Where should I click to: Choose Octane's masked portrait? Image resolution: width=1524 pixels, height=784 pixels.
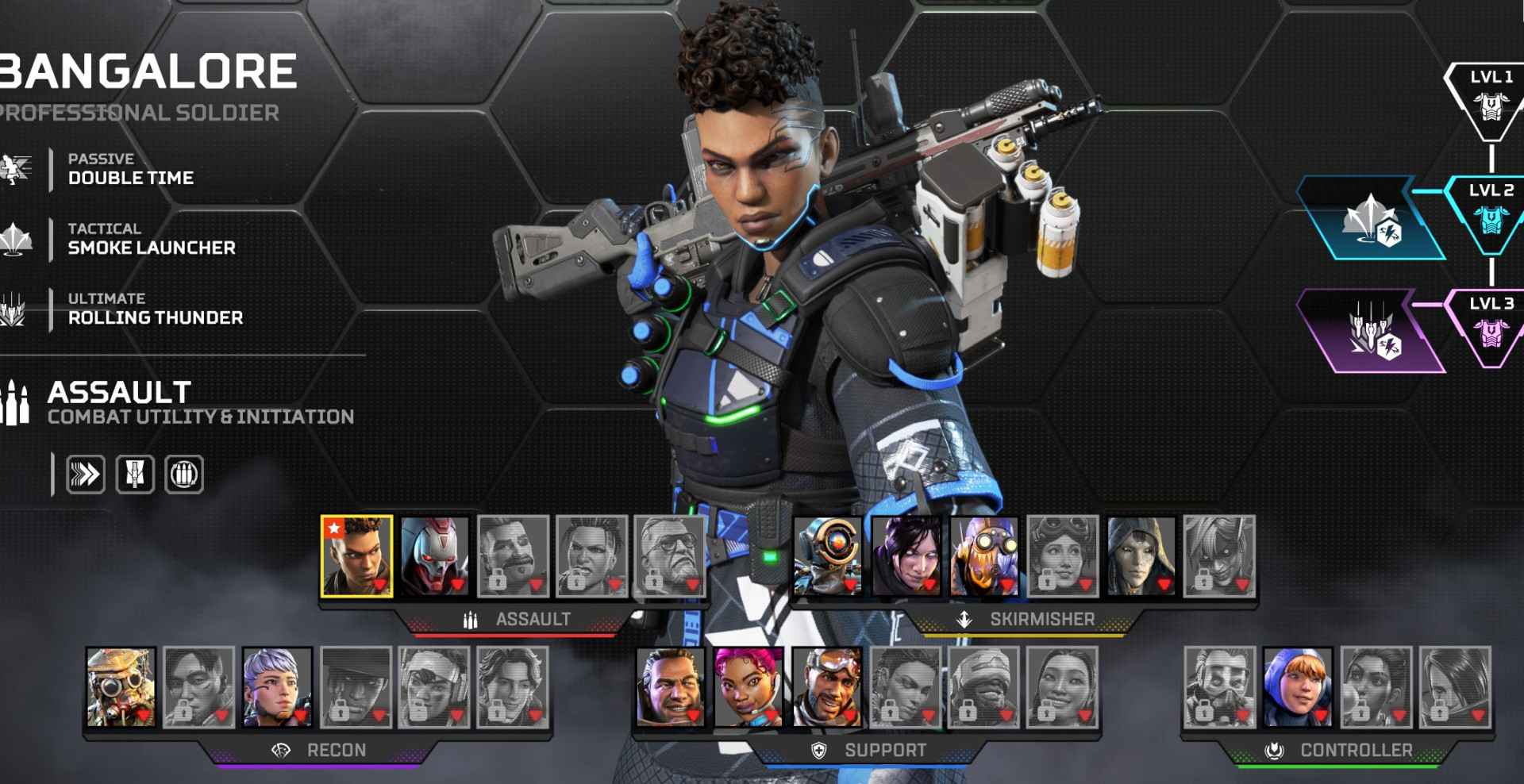pos(984,555)
